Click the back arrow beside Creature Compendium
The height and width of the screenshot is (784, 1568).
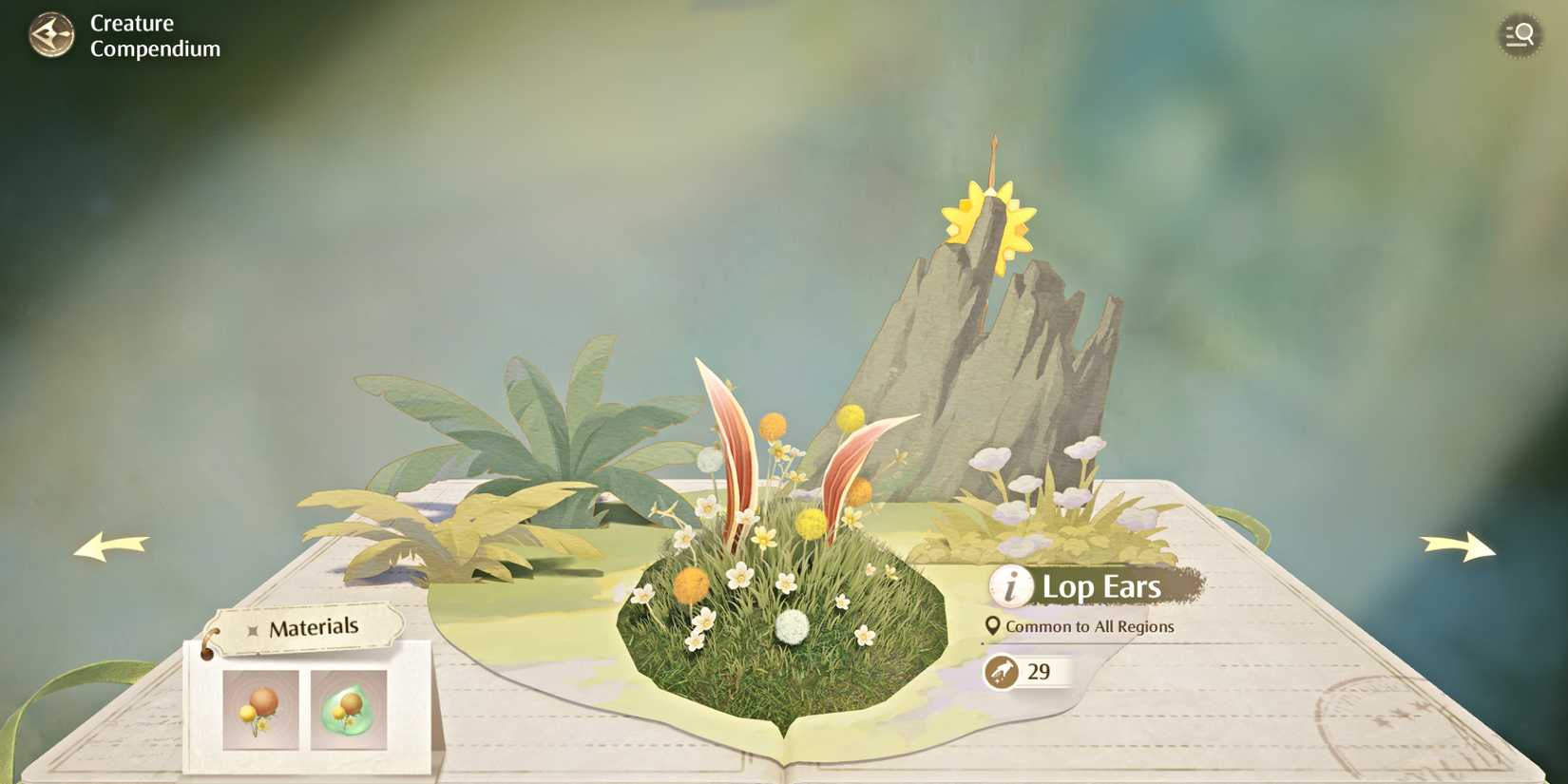click(x=52, y=35)
